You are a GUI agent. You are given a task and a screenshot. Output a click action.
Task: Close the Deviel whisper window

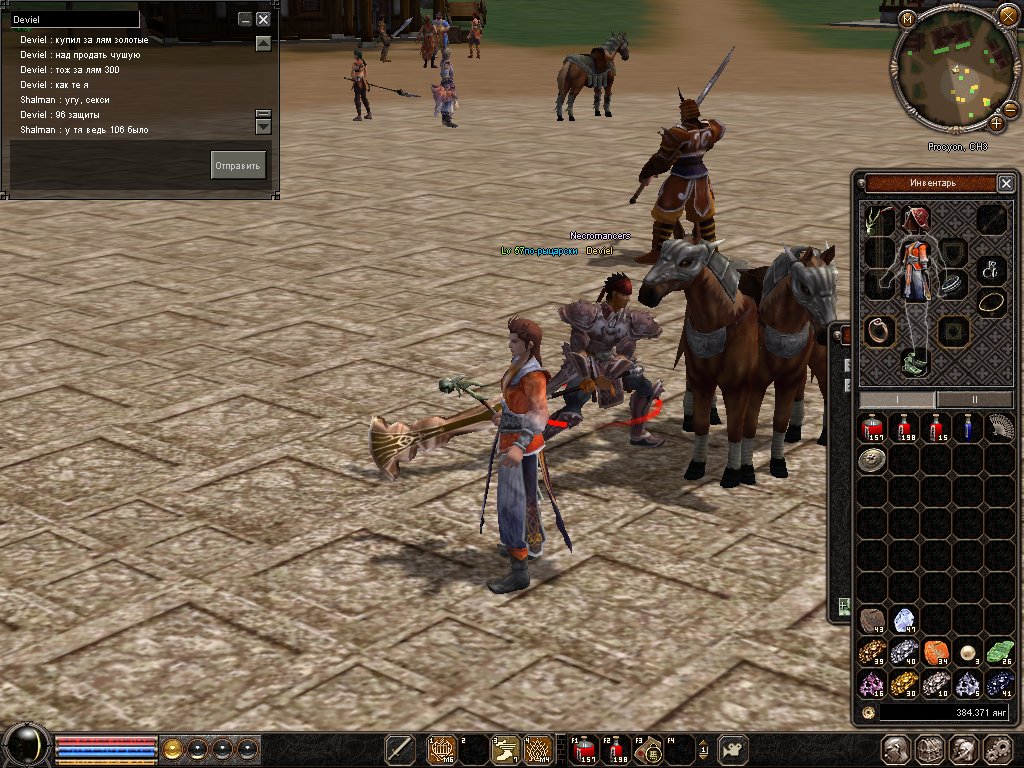(263, 19)
